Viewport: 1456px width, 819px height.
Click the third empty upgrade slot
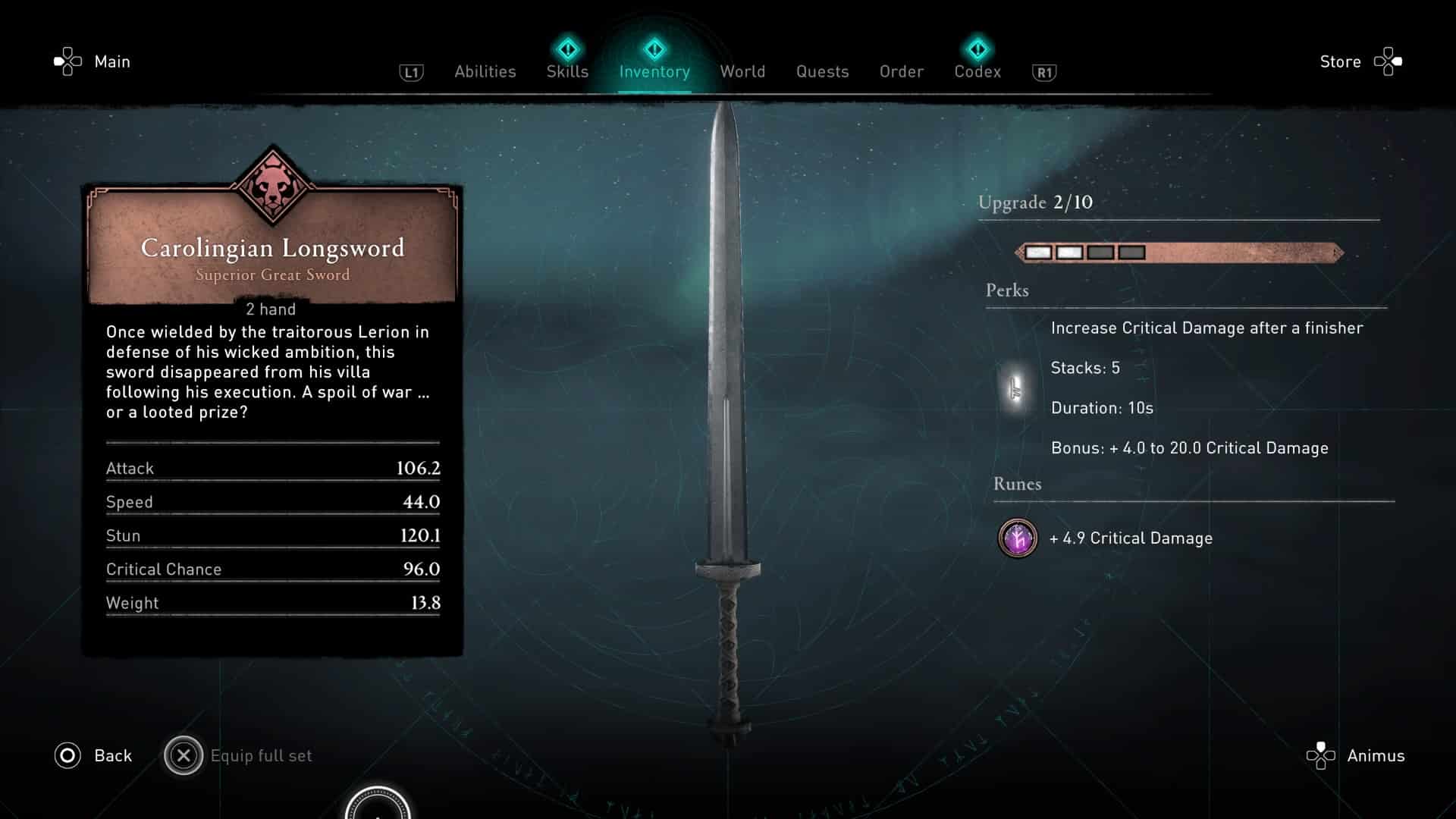click(1100, 252)
